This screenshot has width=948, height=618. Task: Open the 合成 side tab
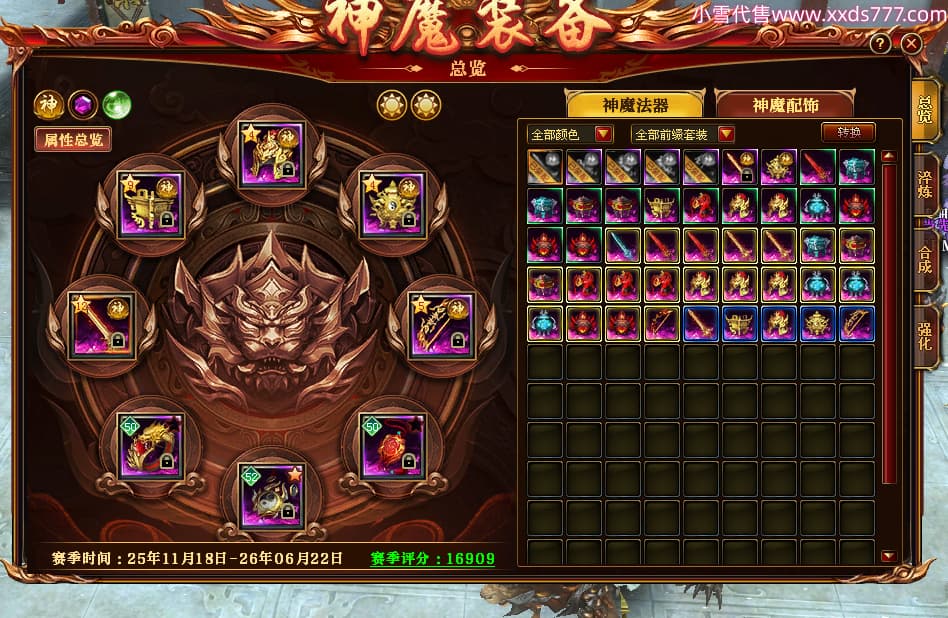pyautogui.click(x=925, y=259)
